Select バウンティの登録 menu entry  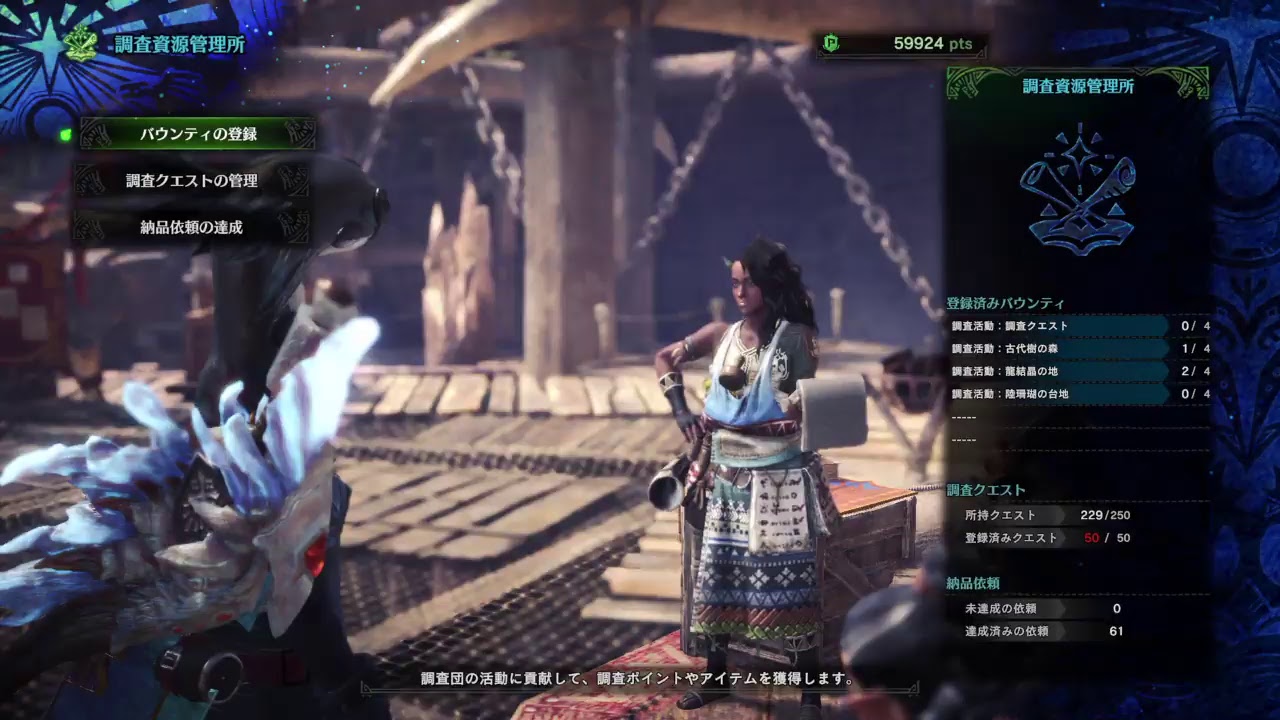point(198,134)
